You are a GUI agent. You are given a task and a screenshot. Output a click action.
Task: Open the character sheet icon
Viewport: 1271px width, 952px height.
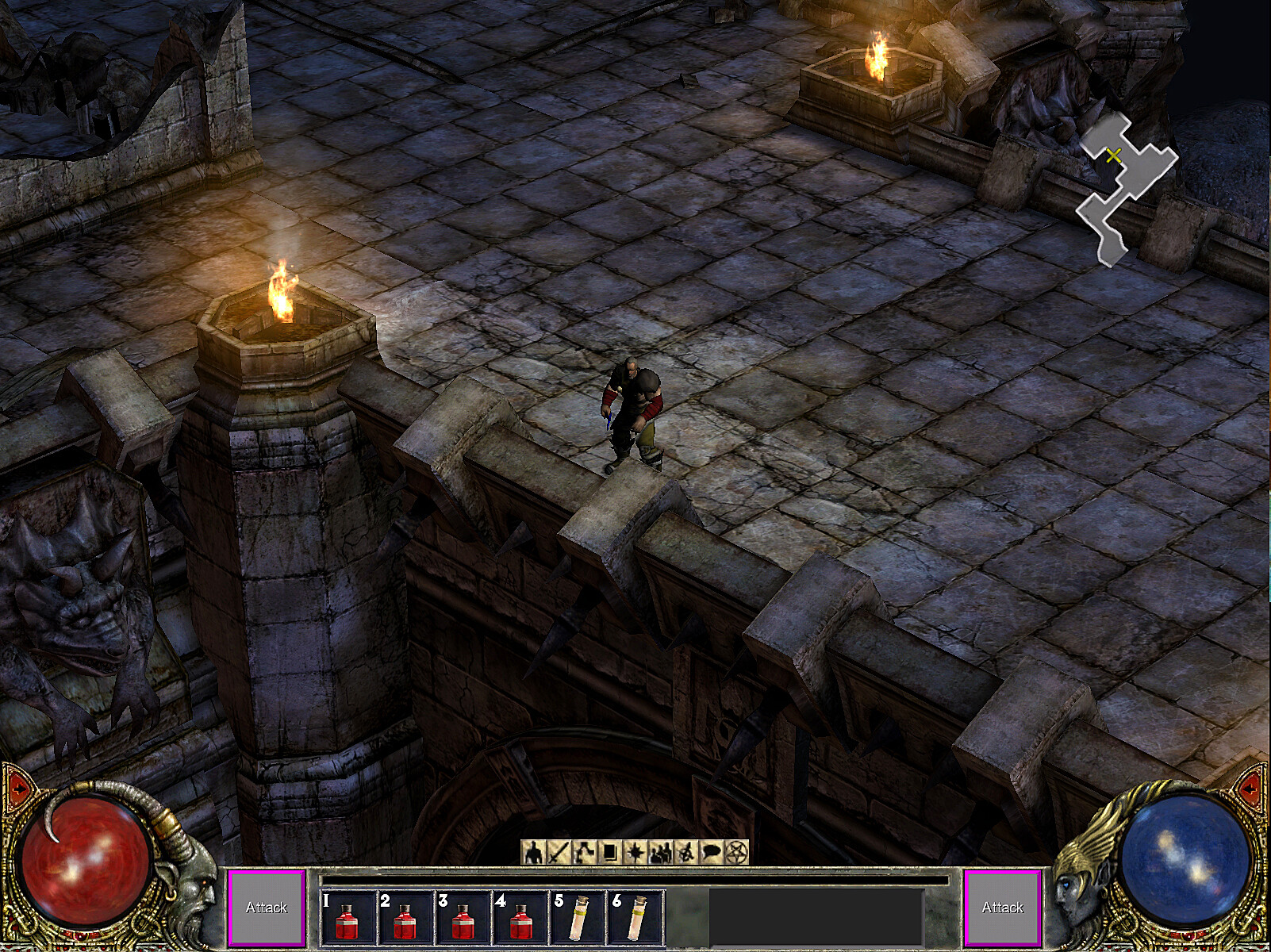click(x=533, y=853)
